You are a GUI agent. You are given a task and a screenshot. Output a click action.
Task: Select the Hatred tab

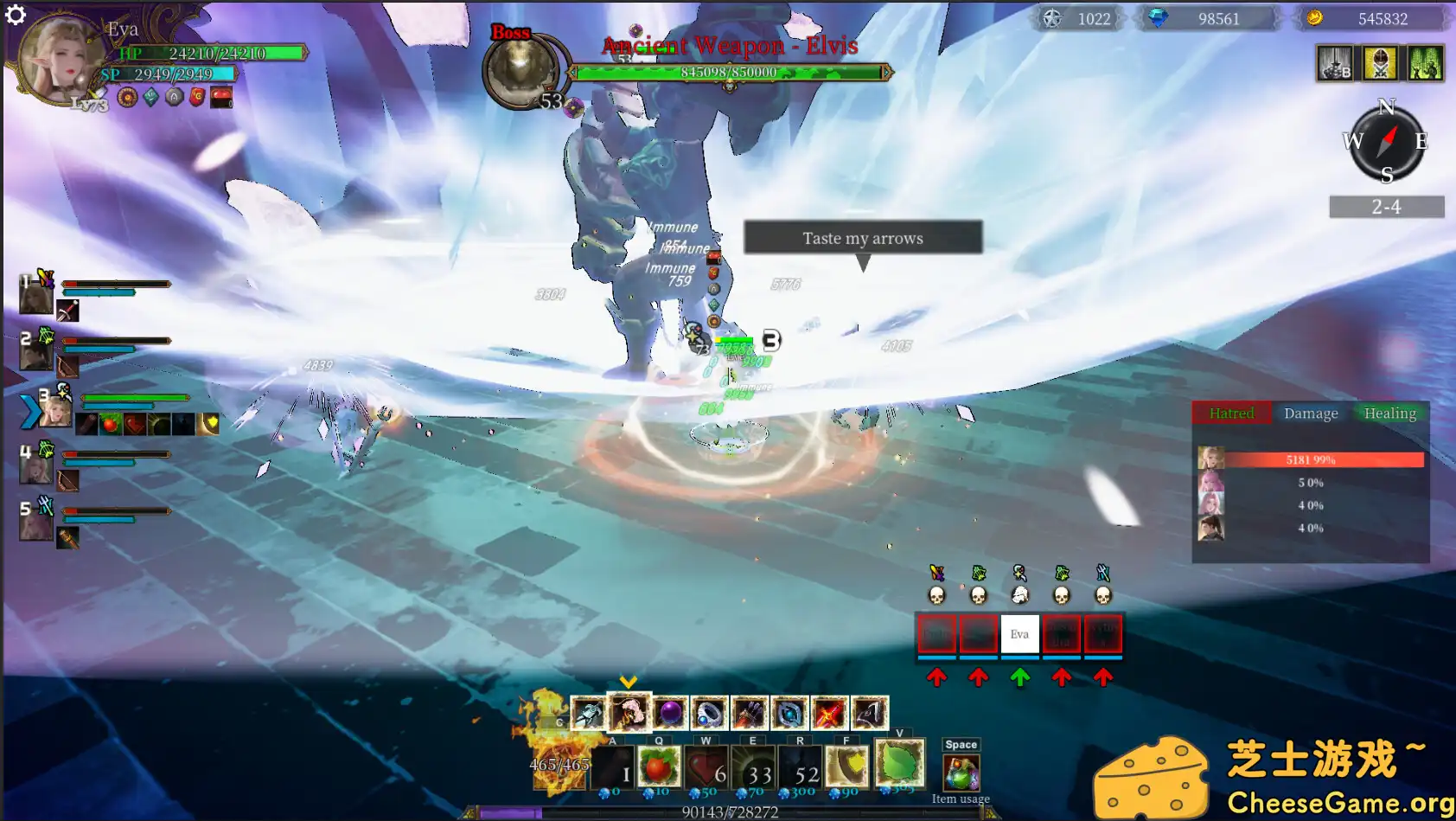click(1231, 414)
